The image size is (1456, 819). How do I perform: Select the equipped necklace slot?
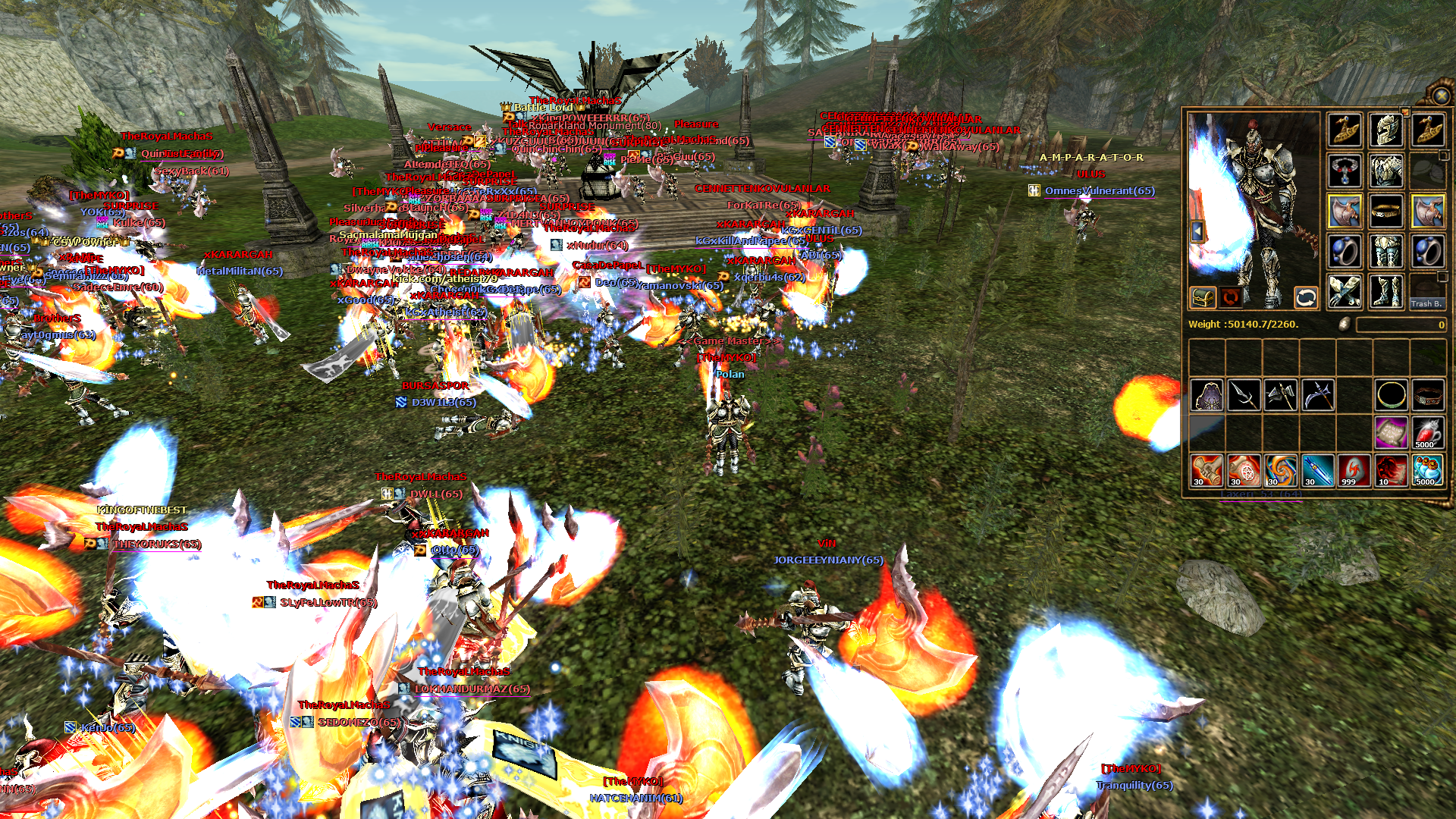tap(1345, 171)
